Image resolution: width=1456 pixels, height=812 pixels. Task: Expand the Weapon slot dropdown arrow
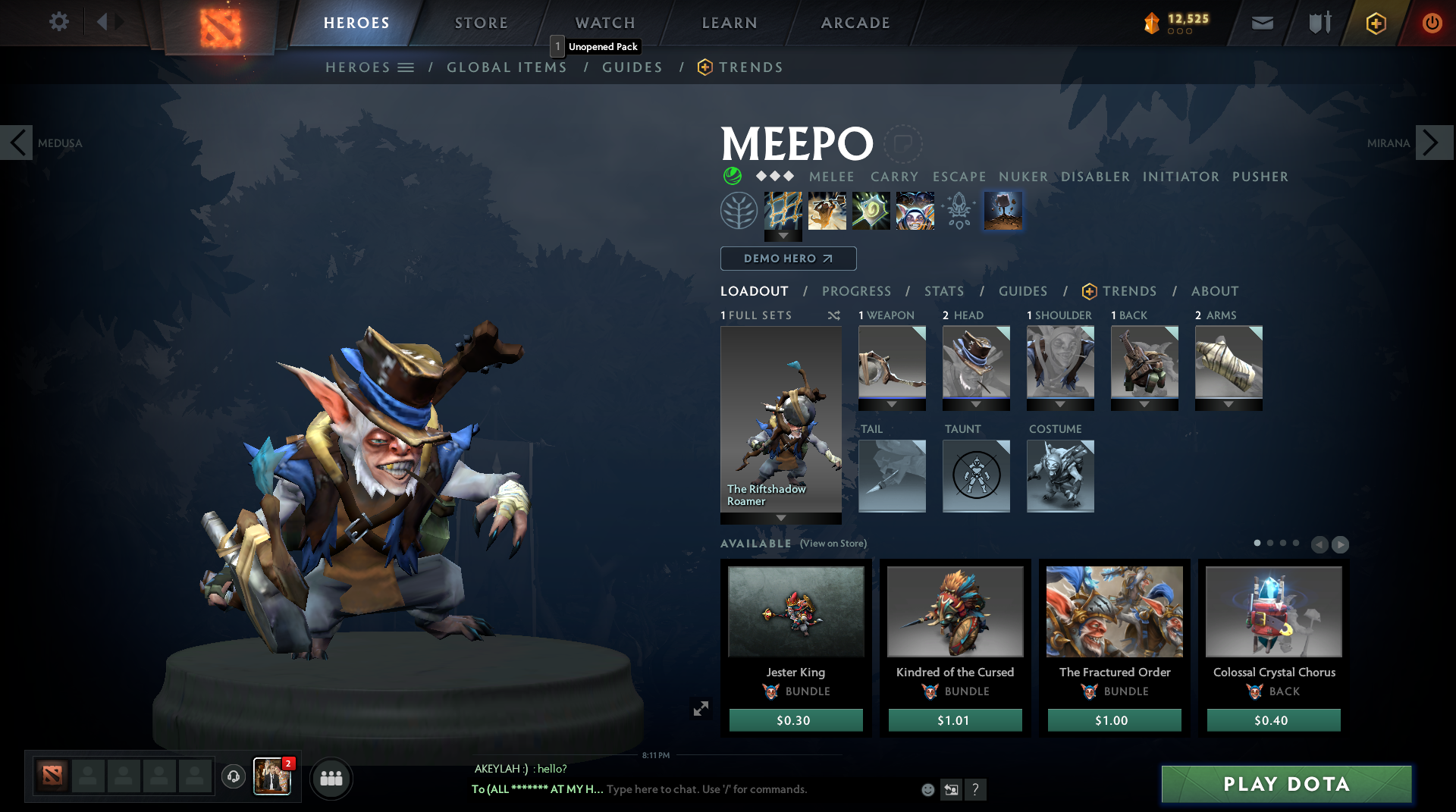click(x=893, y=405)
